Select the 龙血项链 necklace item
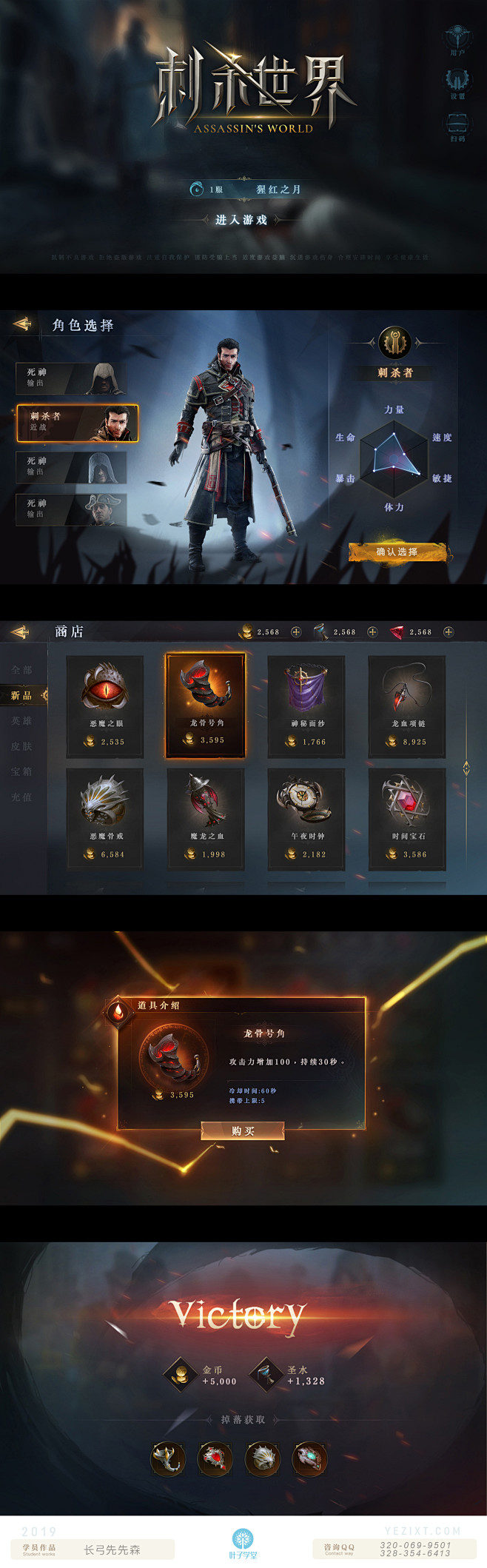This screenshot has width=487, height=1568. point(408,706)
